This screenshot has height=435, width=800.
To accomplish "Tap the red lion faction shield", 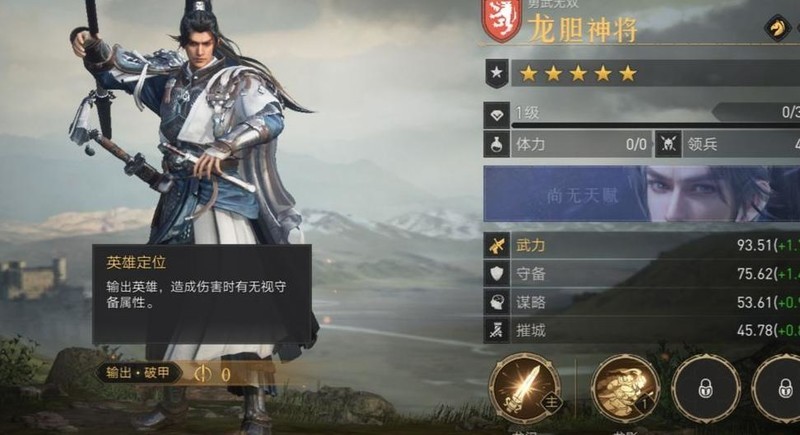I will tap(501, 22).
